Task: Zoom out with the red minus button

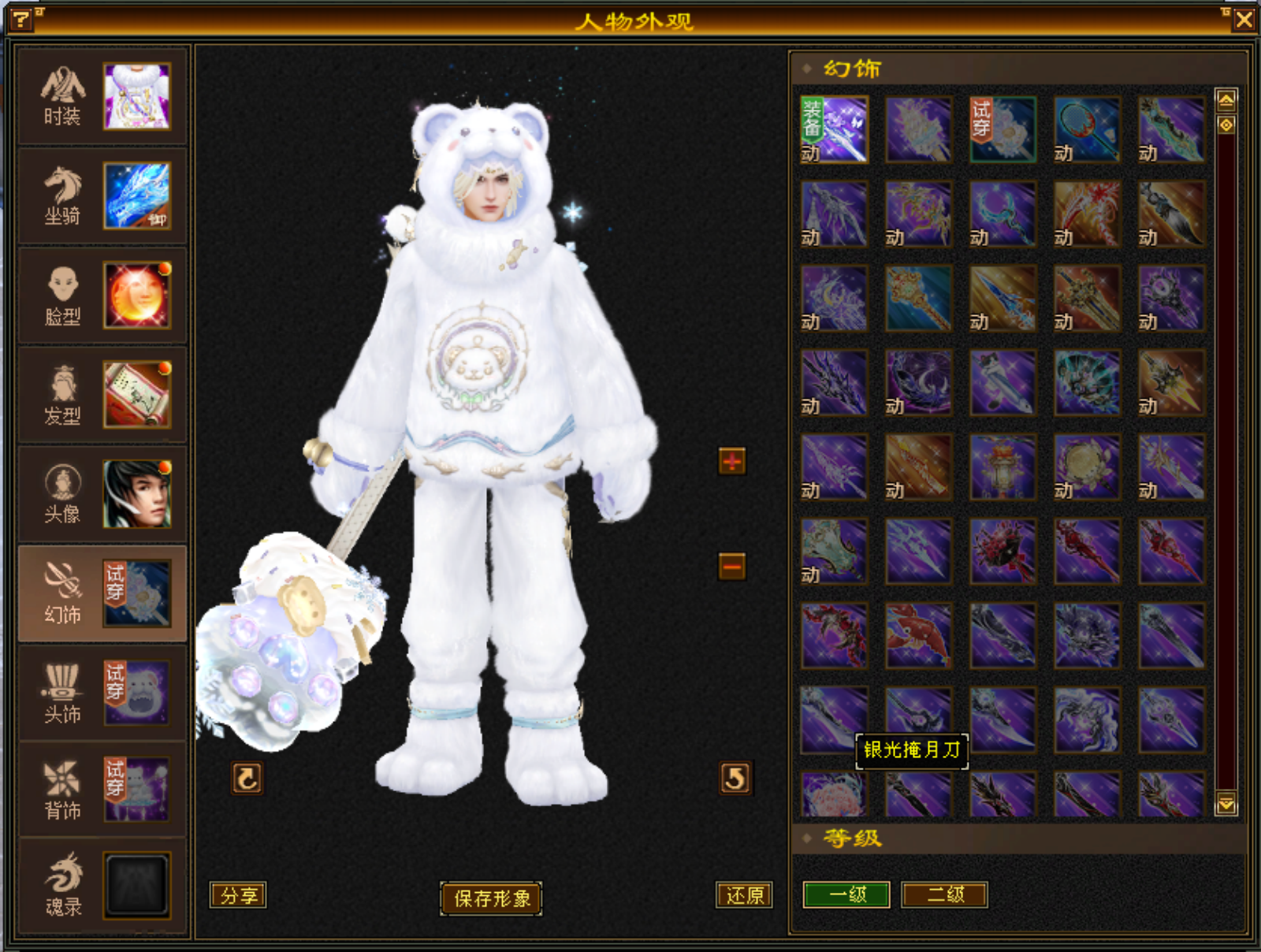Action: (732, 565)
